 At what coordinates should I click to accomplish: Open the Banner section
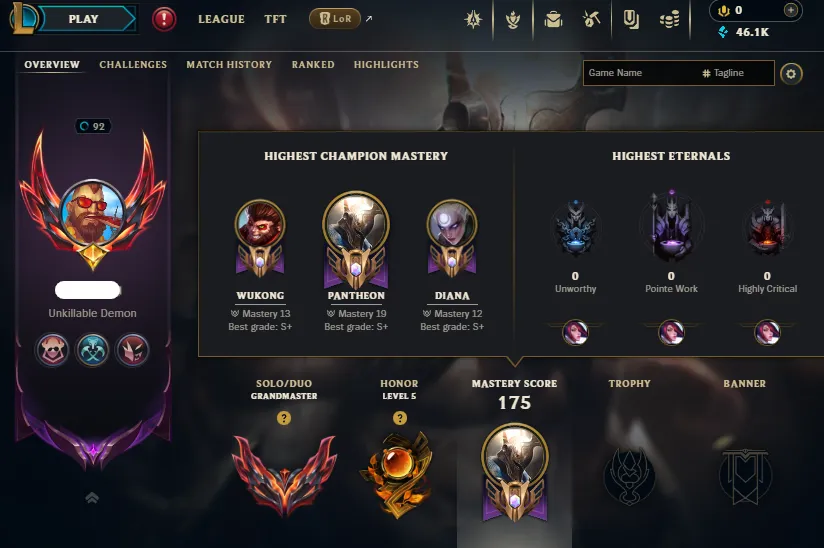click(x=744, y=470)
